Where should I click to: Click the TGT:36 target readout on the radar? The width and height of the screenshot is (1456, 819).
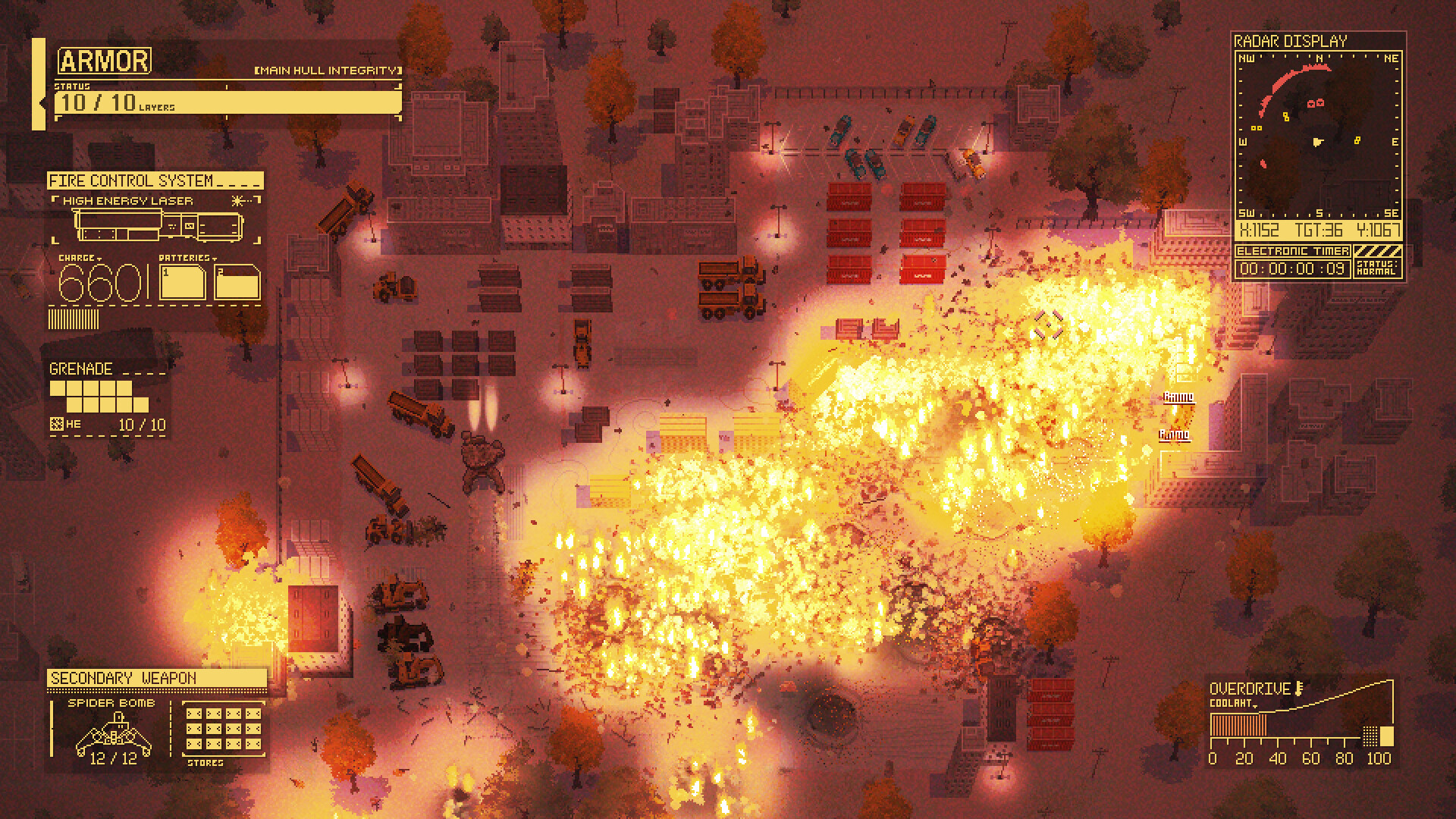1319,229
